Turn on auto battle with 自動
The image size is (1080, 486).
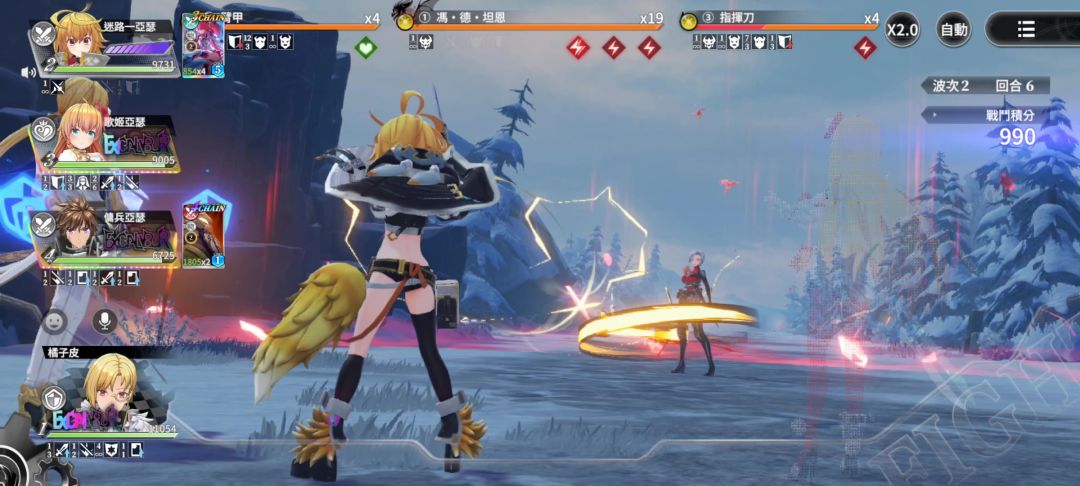pos(953,29)
